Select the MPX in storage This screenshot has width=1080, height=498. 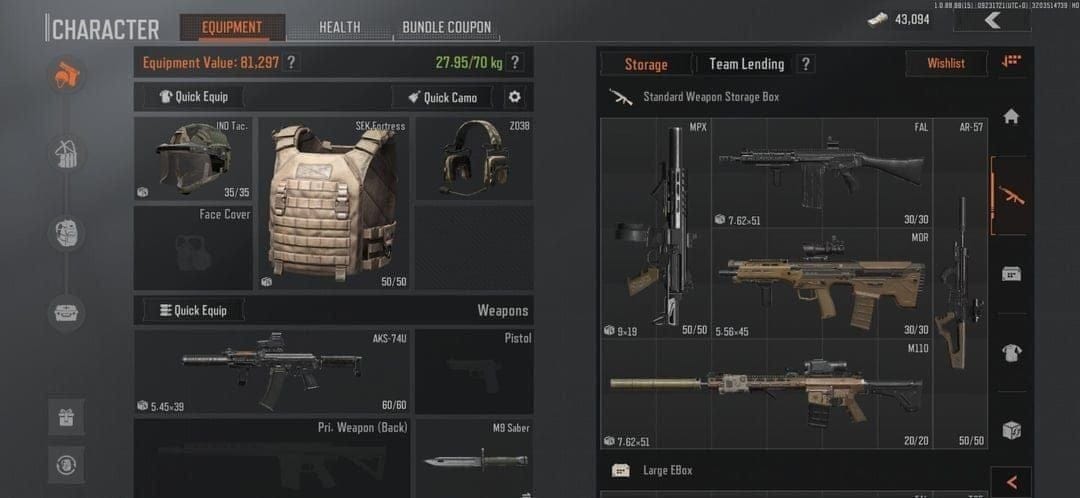[x=656, y=229]
